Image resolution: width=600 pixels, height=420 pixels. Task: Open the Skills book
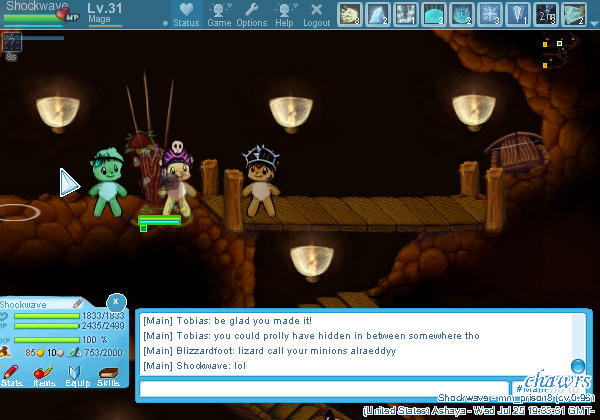[x=108, y=374]
